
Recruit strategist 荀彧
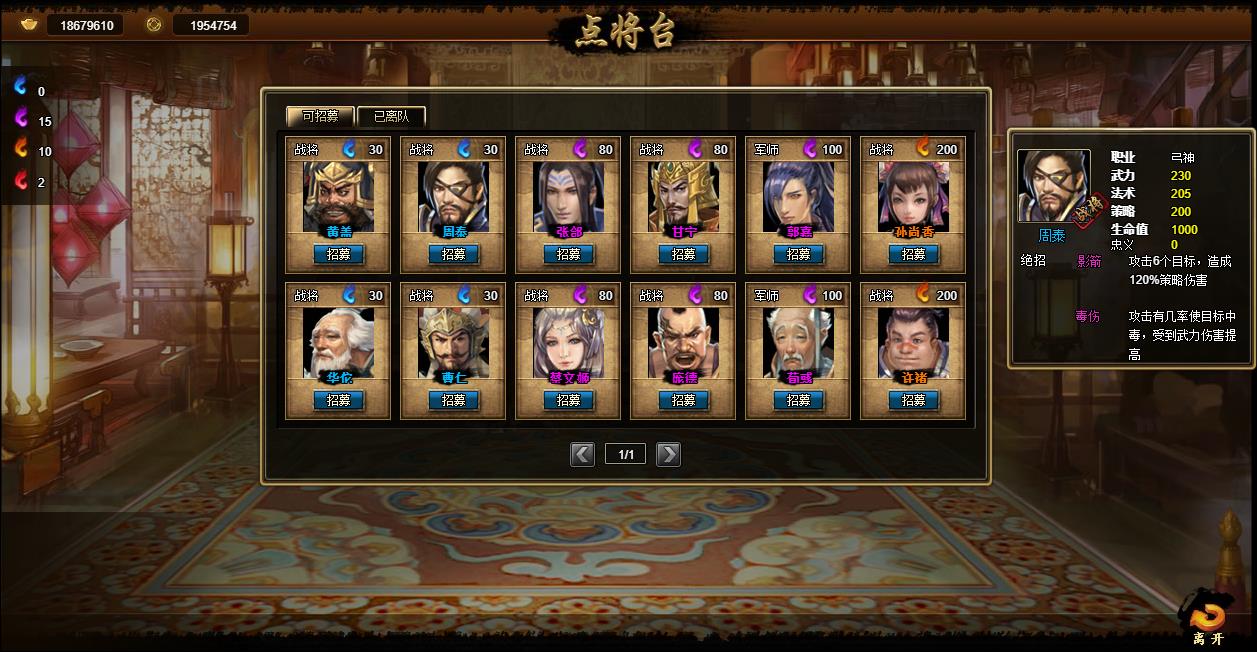coord(798,400)
